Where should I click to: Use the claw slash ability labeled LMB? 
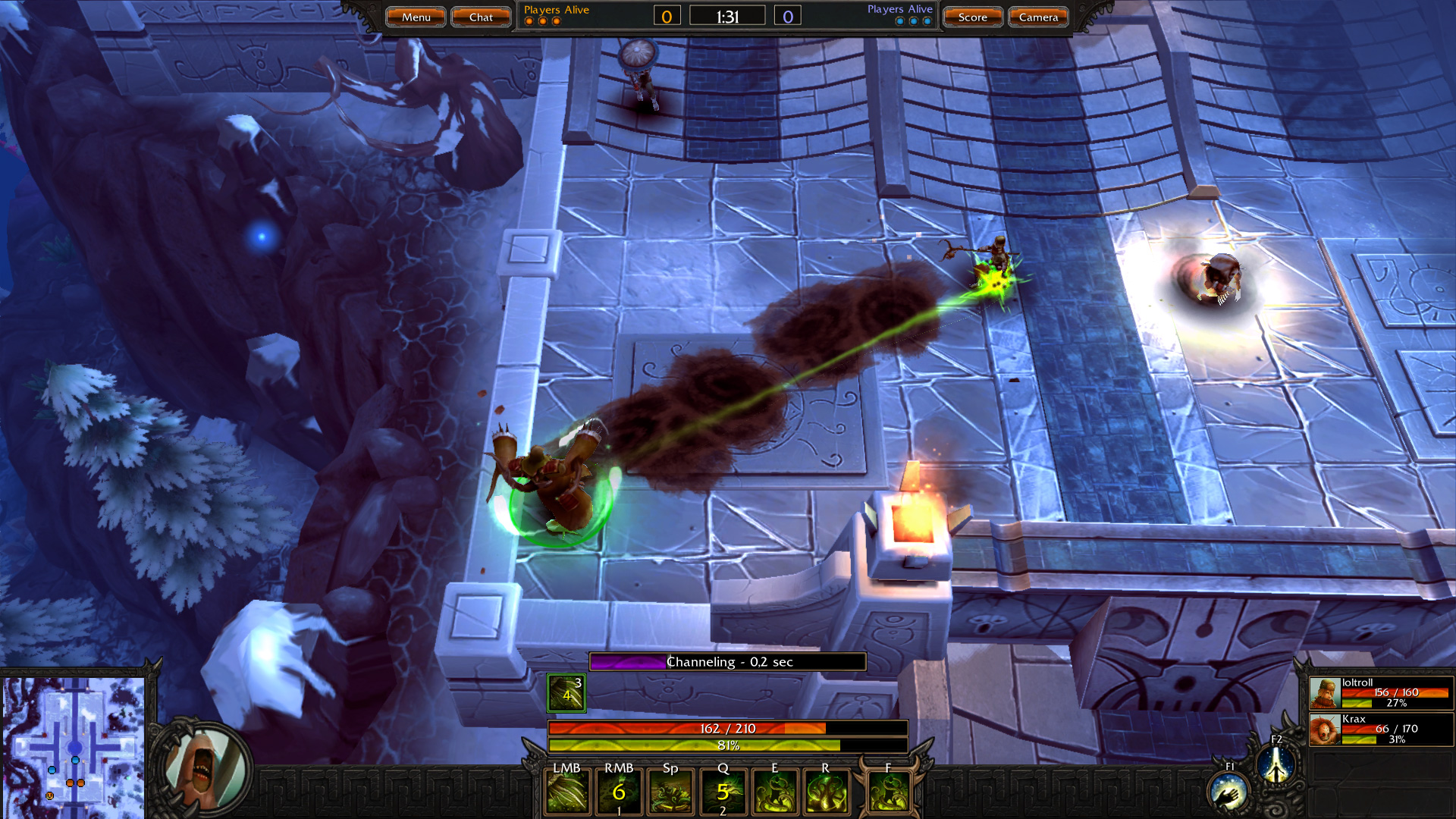point(567,792)
